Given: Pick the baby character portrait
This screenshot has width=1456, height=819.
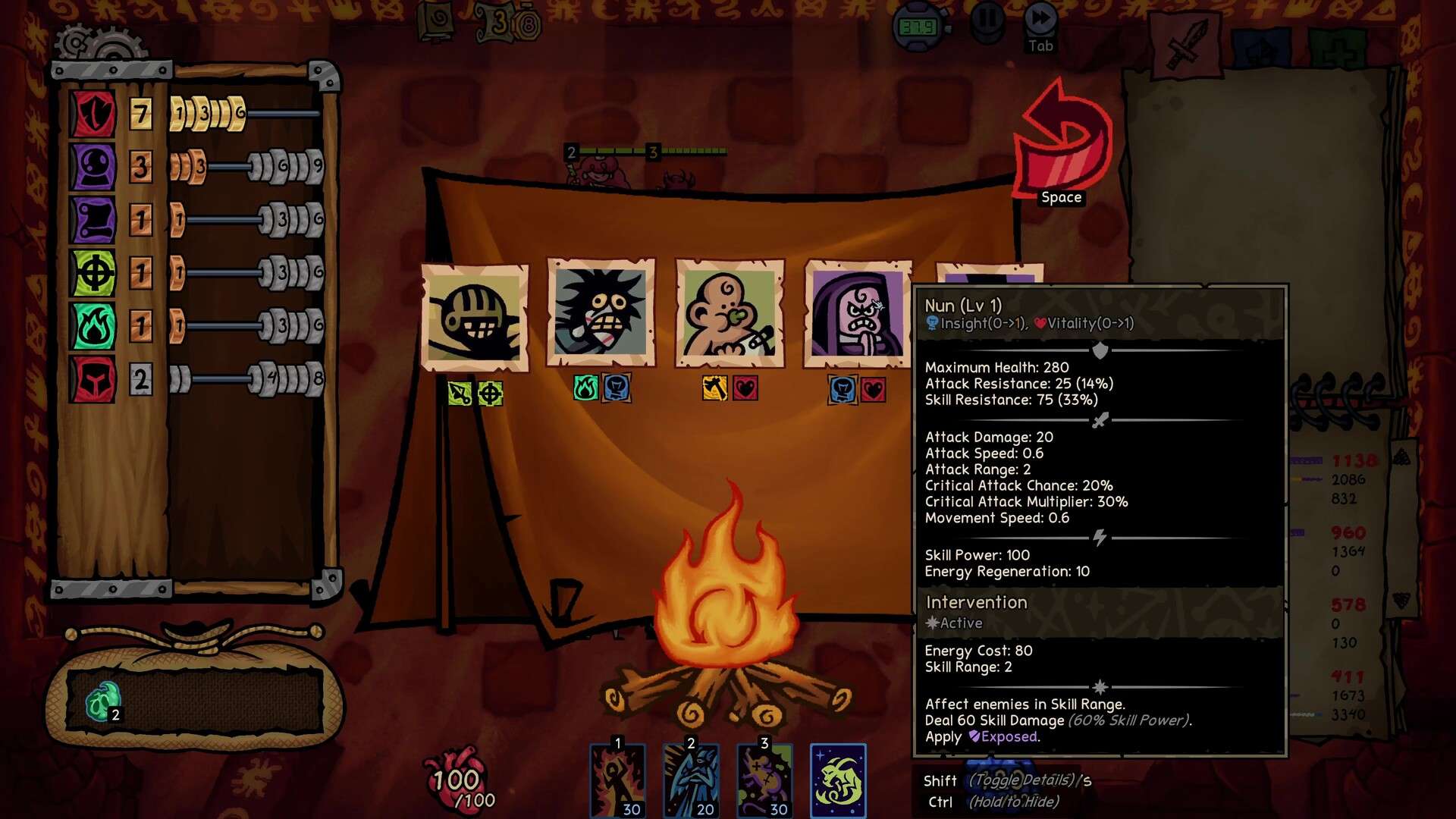Looking at the screenshot, I should [x=730, y=312].
